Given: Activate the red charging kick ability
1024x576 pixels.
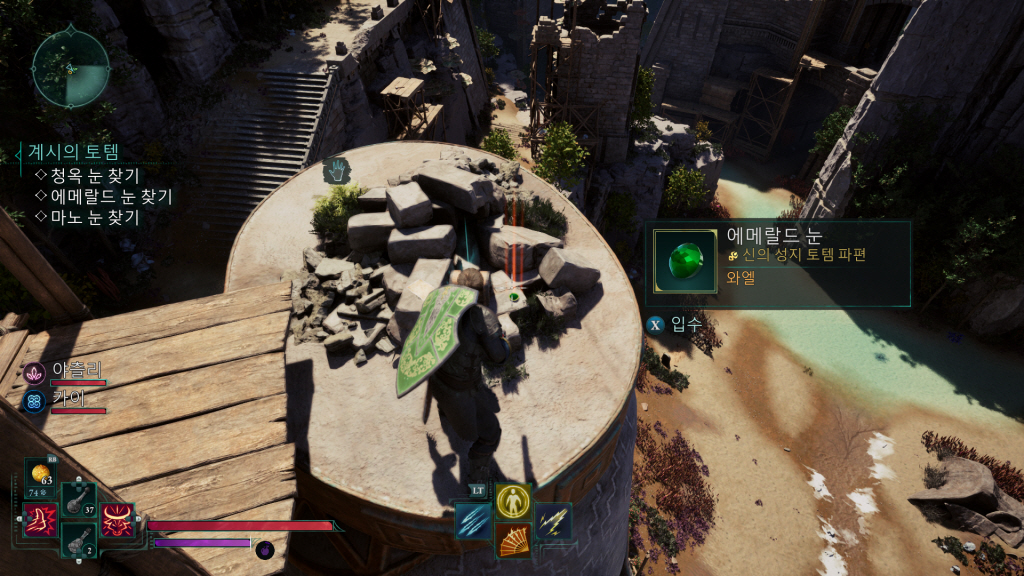Looking at the screenshot, I should coord(40,520).
